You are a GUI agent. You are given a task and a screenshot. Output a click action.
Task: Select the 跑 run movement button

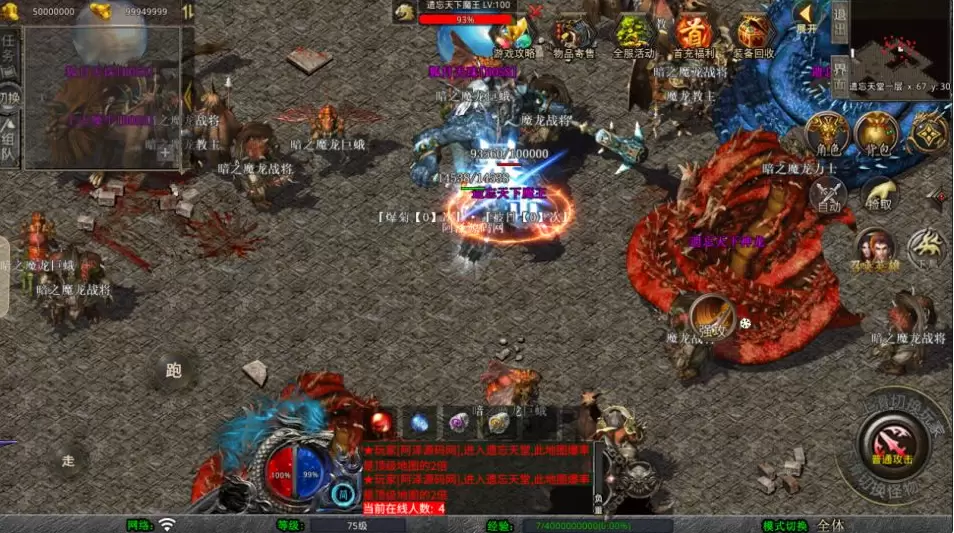click(173, 371)
